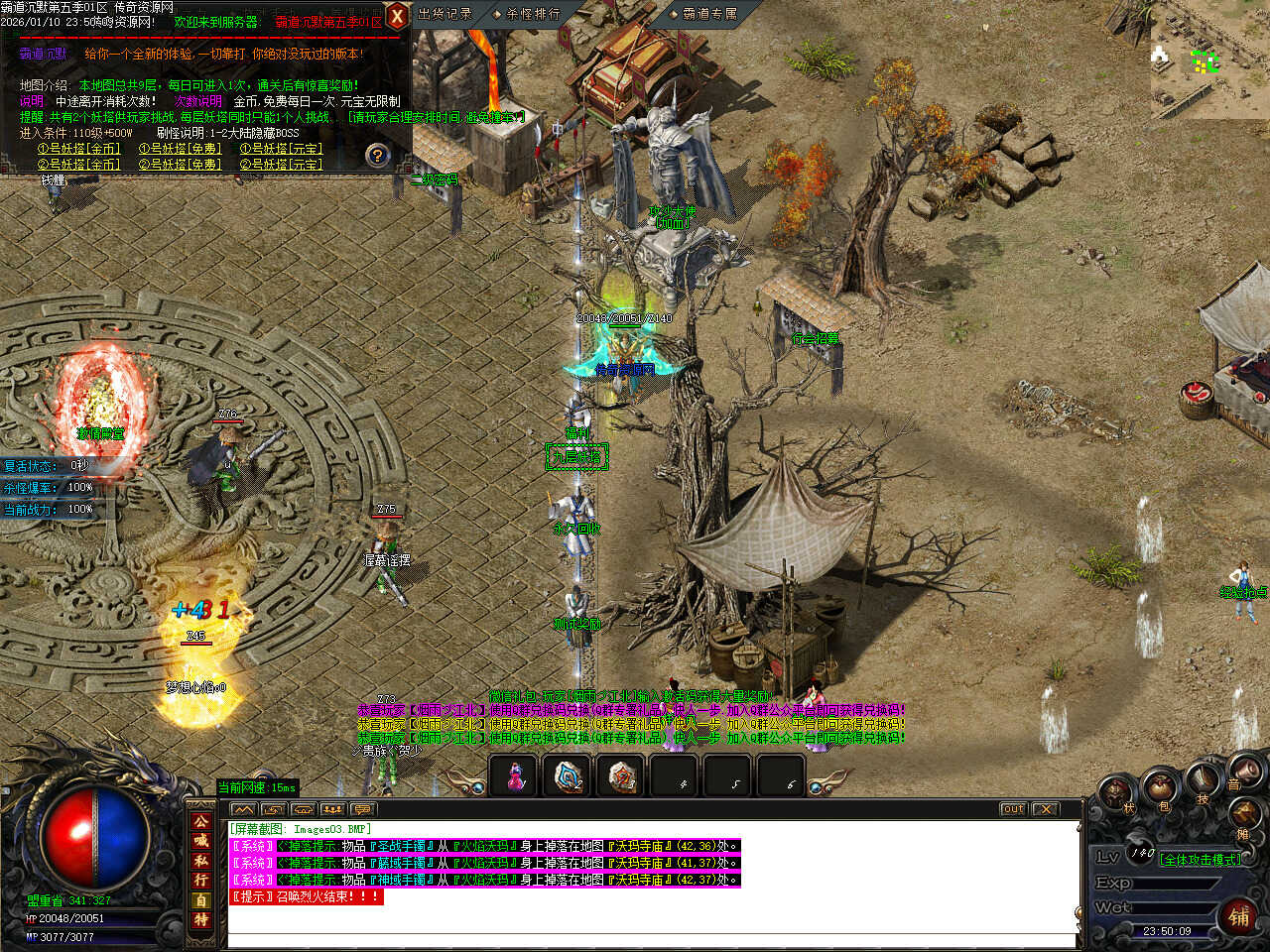Choose ①号妖塔 免费 free entry
This screenshot has height=952, width=1270.
tap(180, 149)
